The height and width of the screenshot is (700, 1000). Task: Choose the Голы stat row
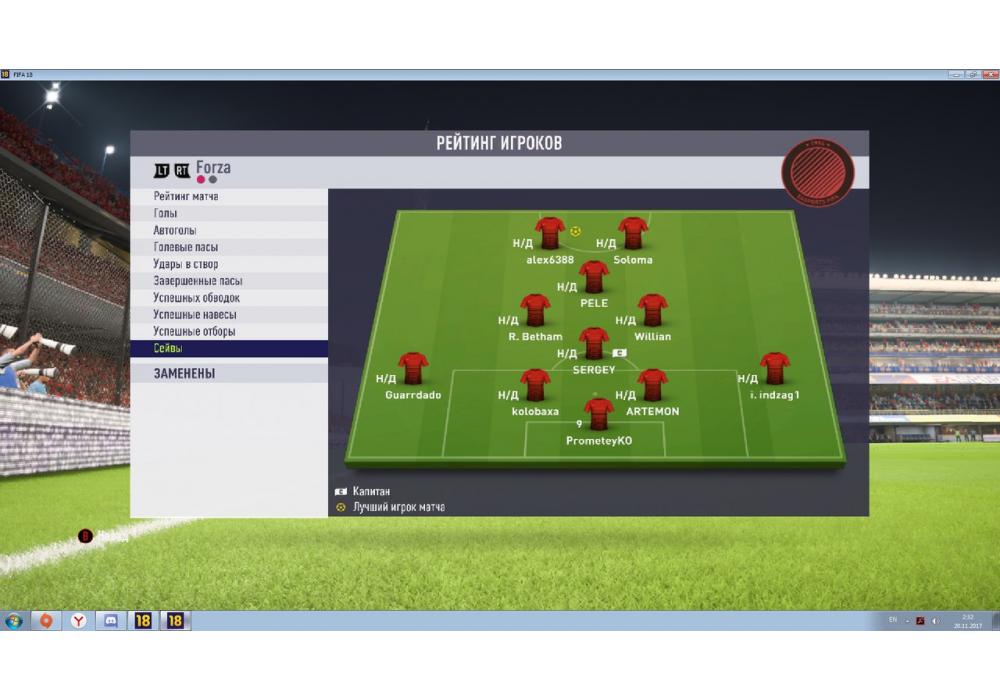(x=165, y=214)
